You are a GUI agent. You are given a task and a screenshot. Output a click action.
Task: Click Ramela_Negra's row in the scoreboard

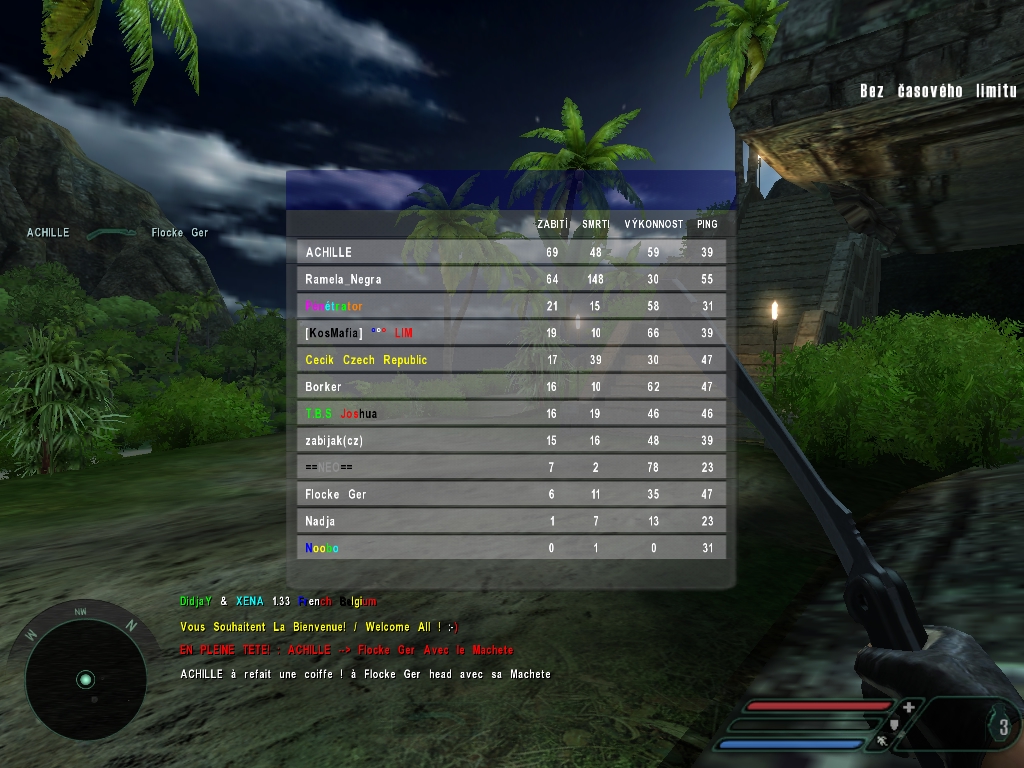point(510,279)
